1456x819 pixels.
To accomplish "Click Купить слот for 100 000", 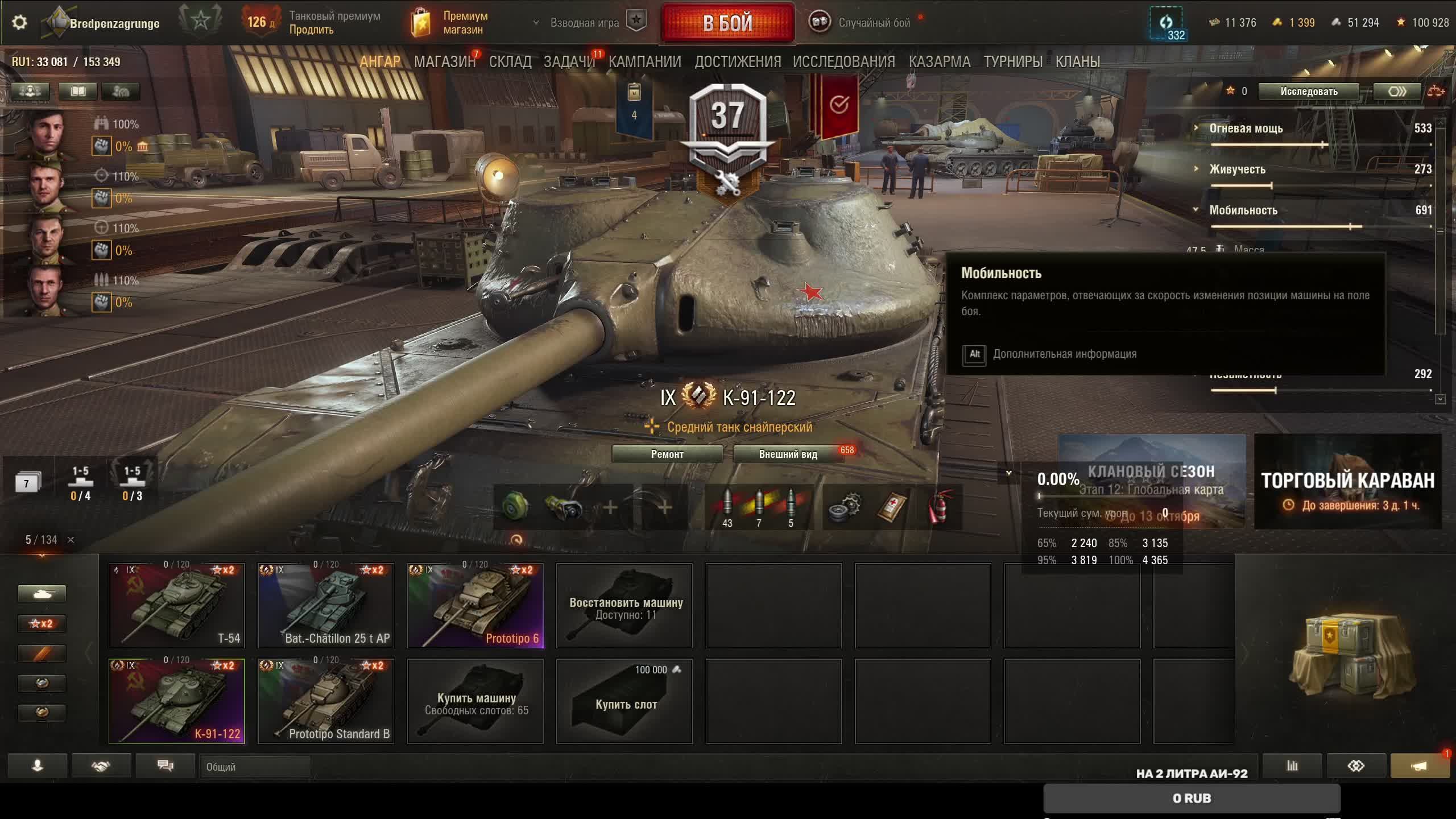I will tap(624, 701).
